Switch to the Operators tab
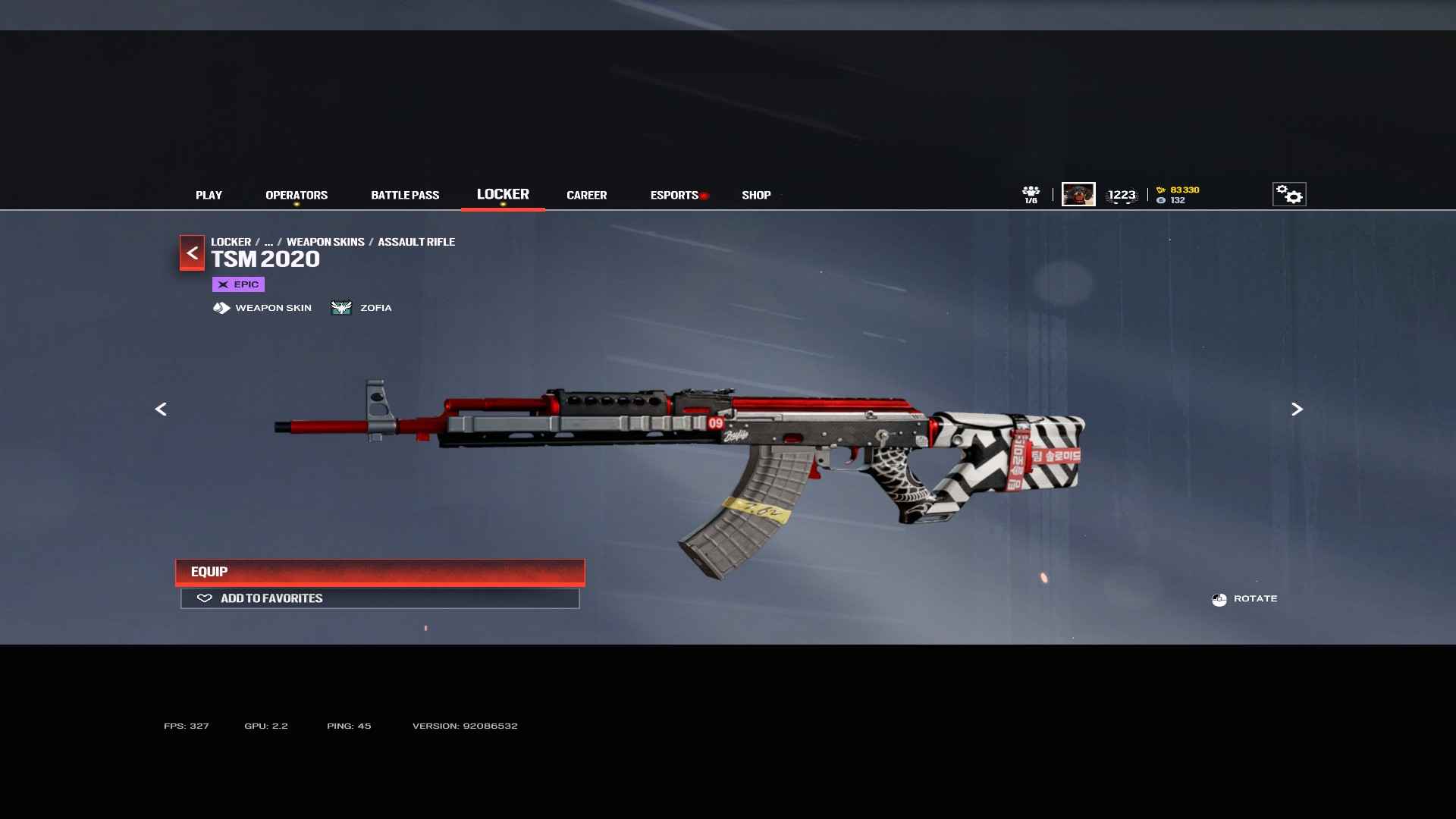The width and height of the screenshot is (1456, 819). tap(297, 195)
